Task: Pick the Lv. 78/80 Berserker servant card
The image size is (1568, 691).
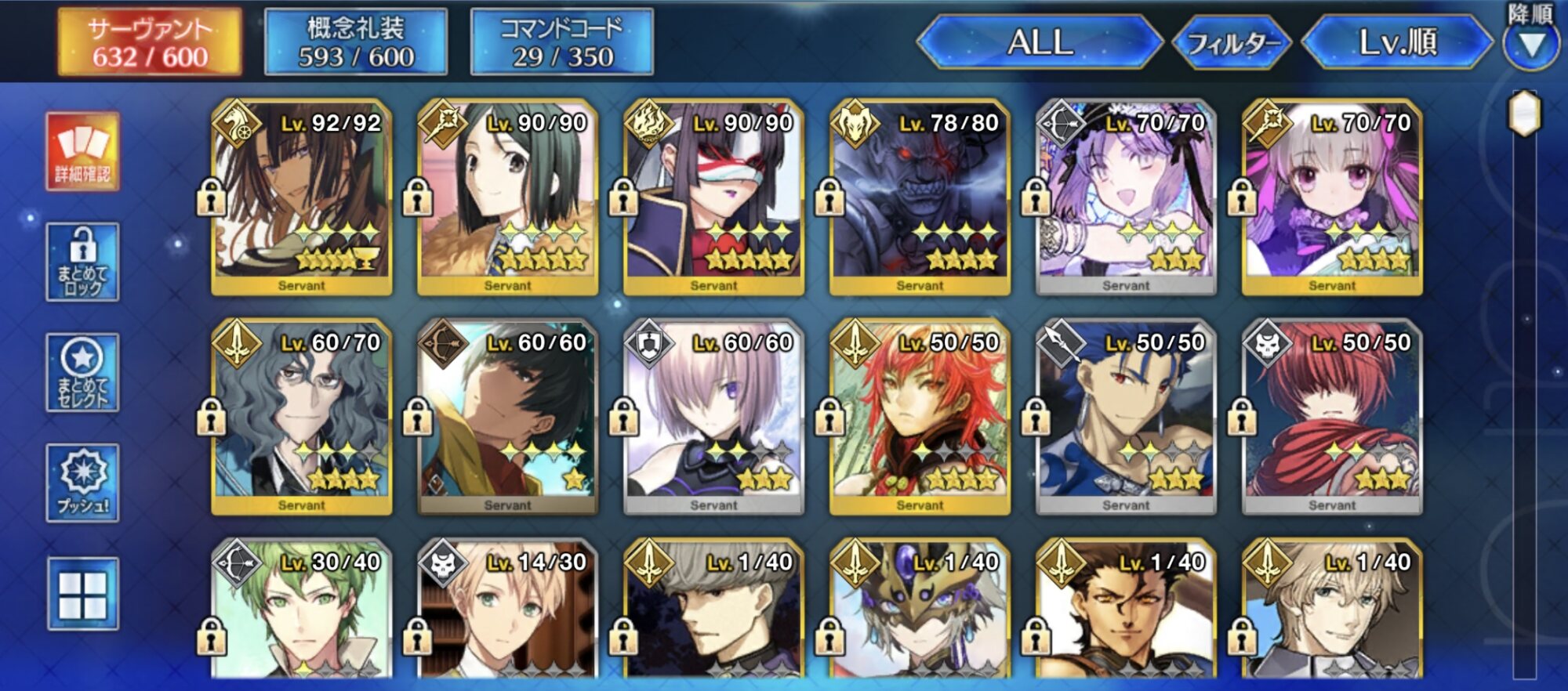Action: [x=920, y=197]
